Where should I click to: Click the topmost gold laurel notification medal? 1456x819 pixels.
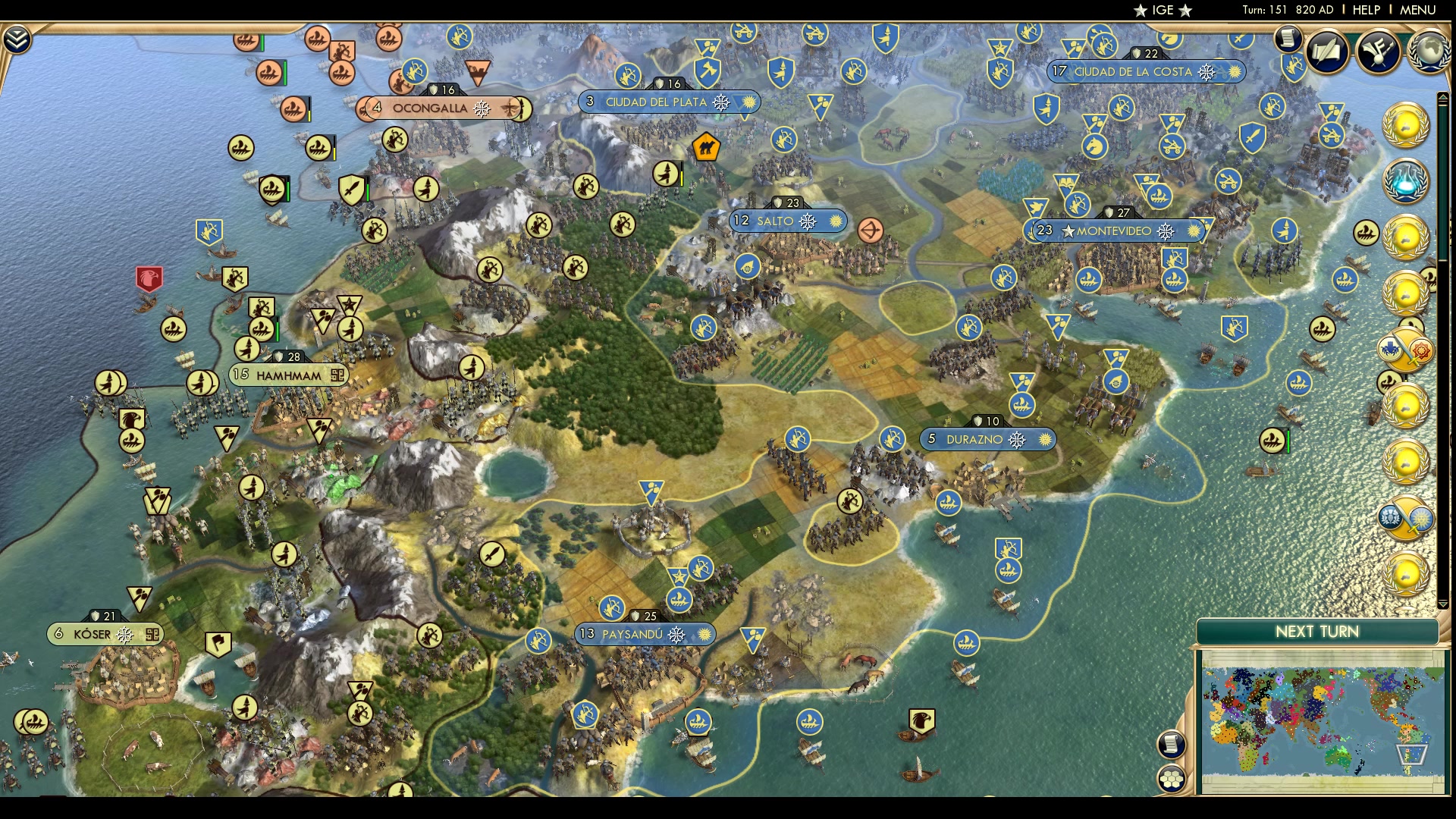1407,126
